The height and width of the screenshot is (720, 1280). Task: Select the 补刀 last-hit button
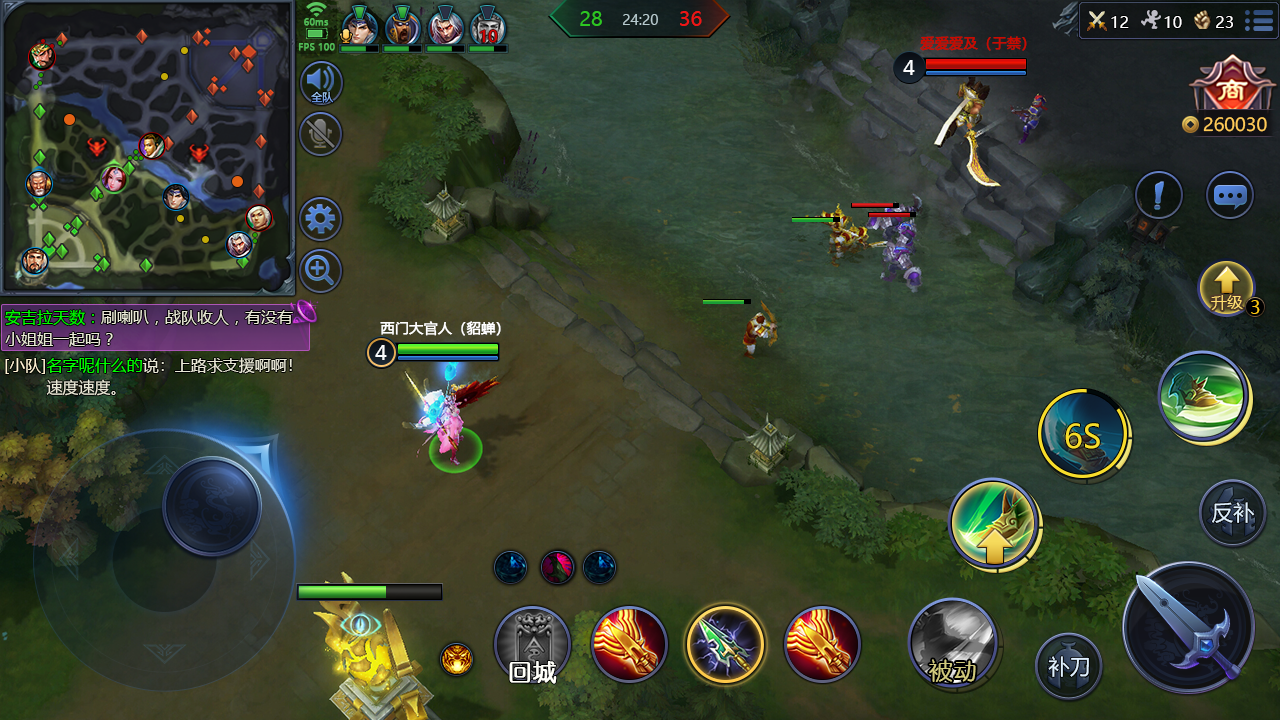(1068, 665)
